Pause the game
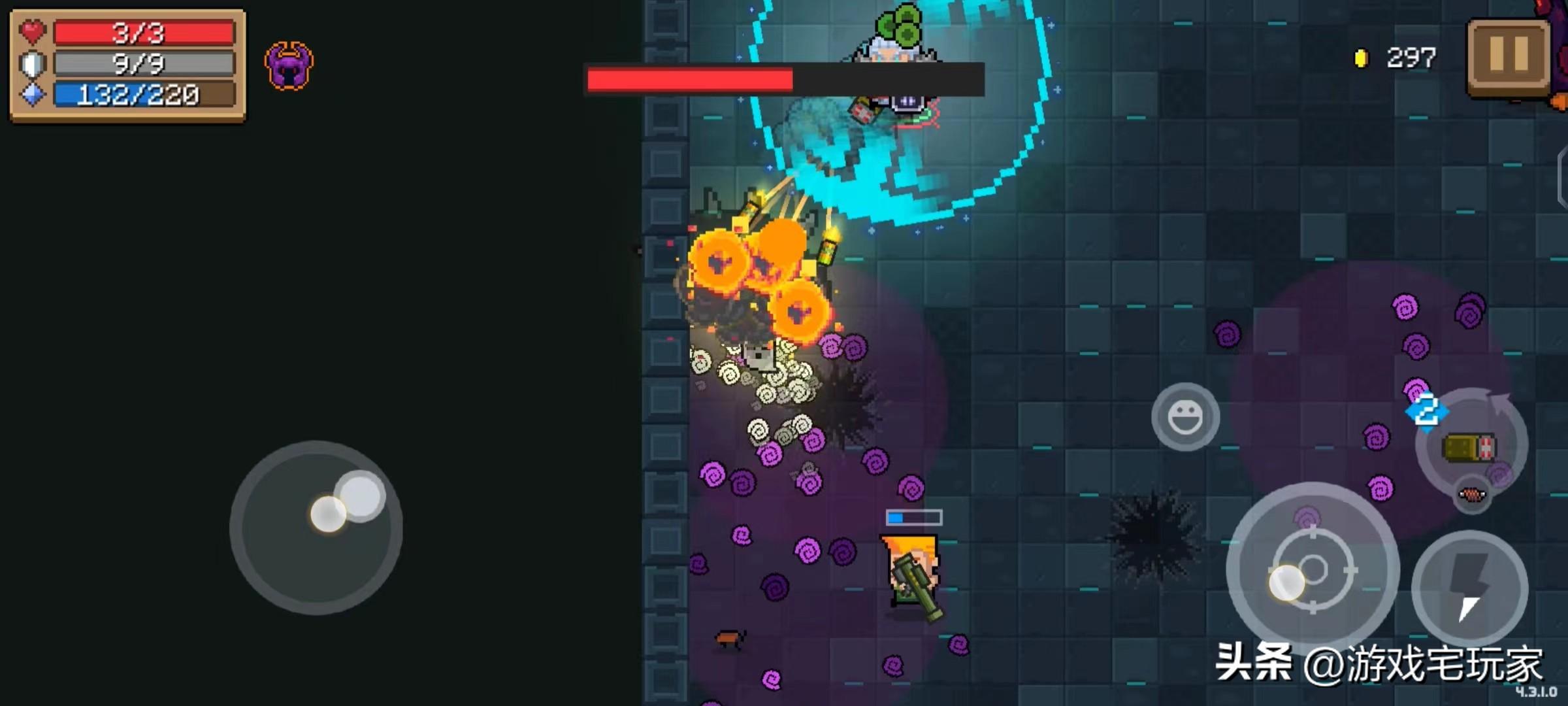 1509,56
